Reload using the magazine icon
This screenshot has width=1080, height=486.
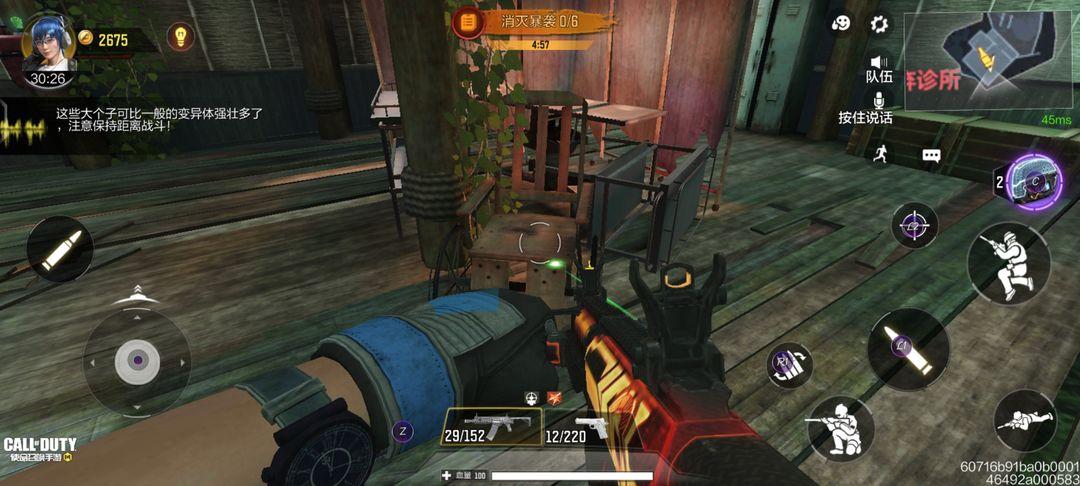790,364
